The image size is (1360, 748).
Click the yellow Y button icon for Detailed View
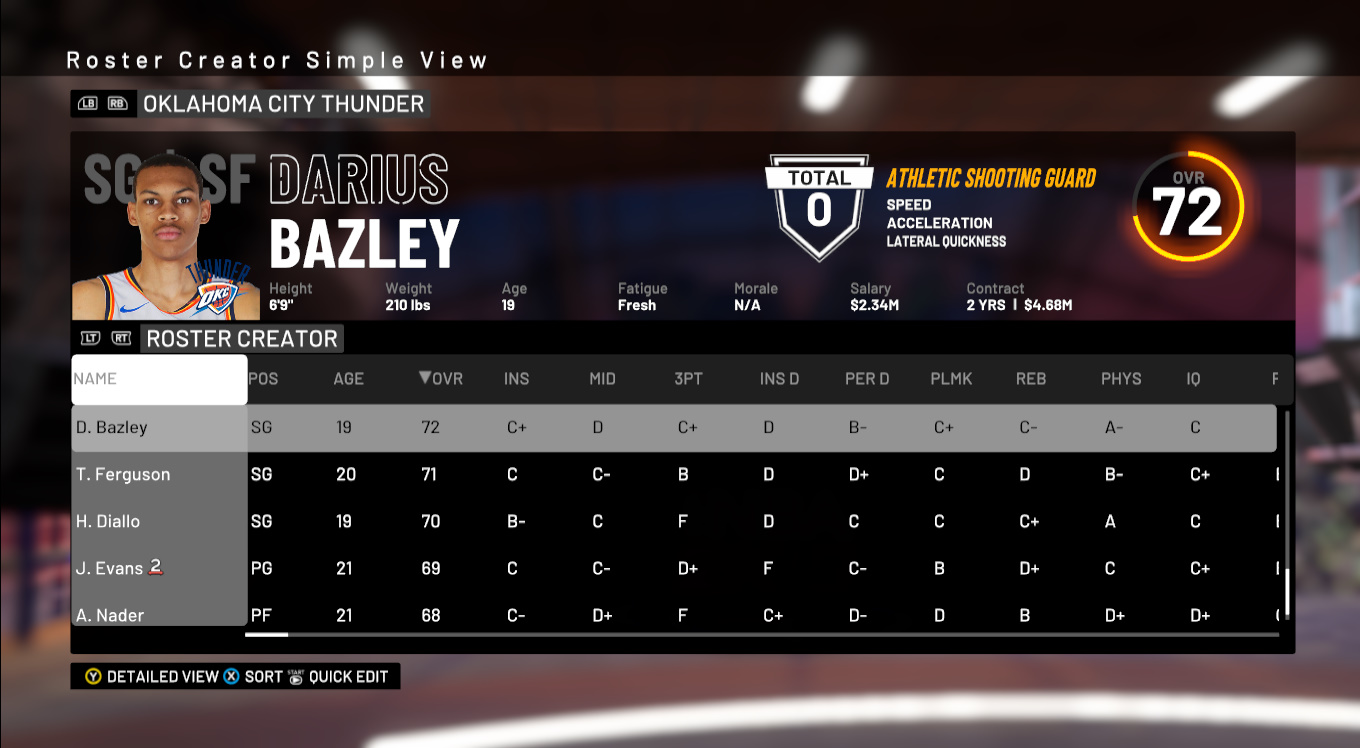pyautogui.click(x=92, y=676)
